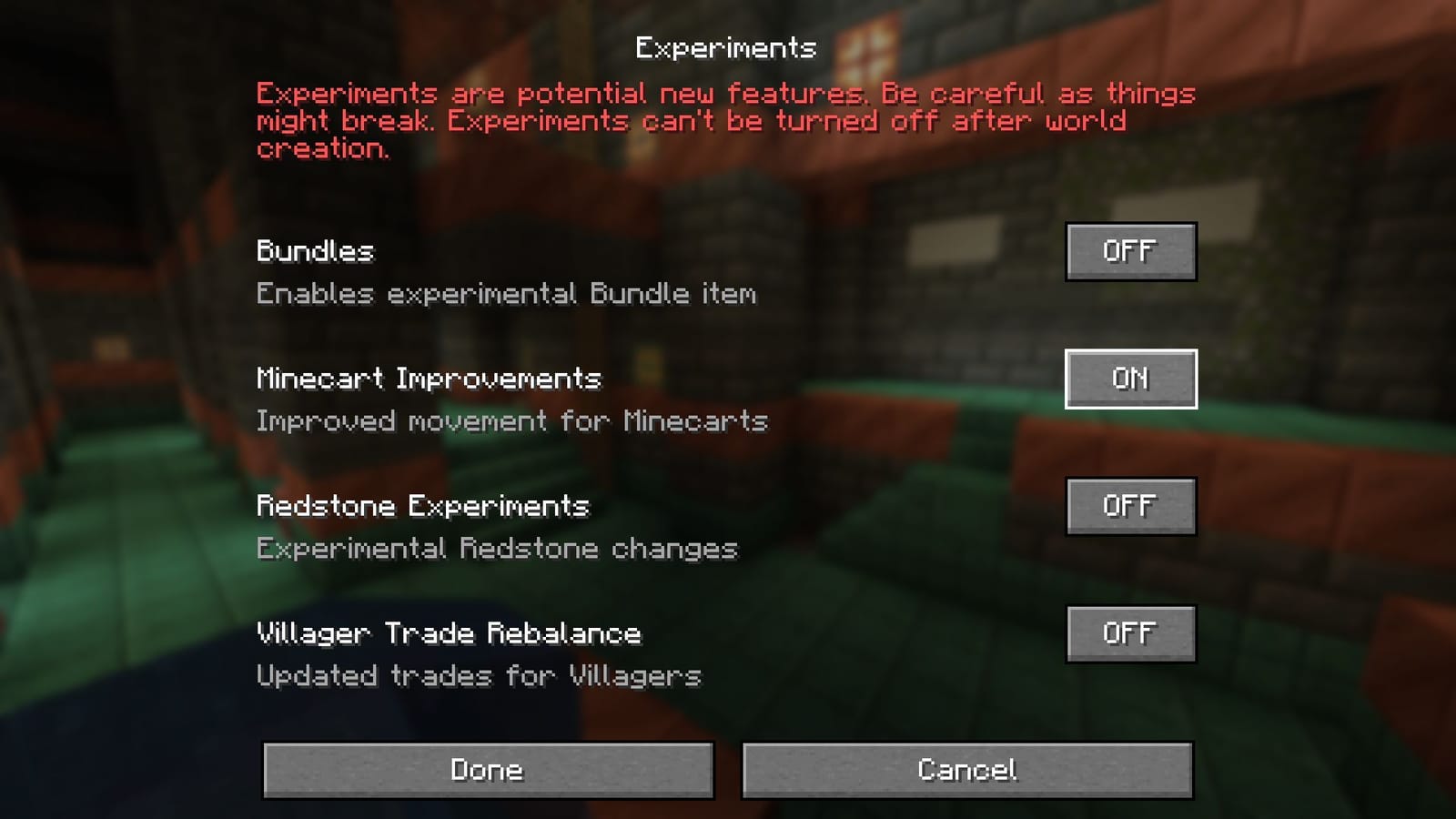The width and height of the screenshot is (1456, 819).
Task: Click 'Improved movement for Minecarts' description
Action: click(x=512, y=421)
